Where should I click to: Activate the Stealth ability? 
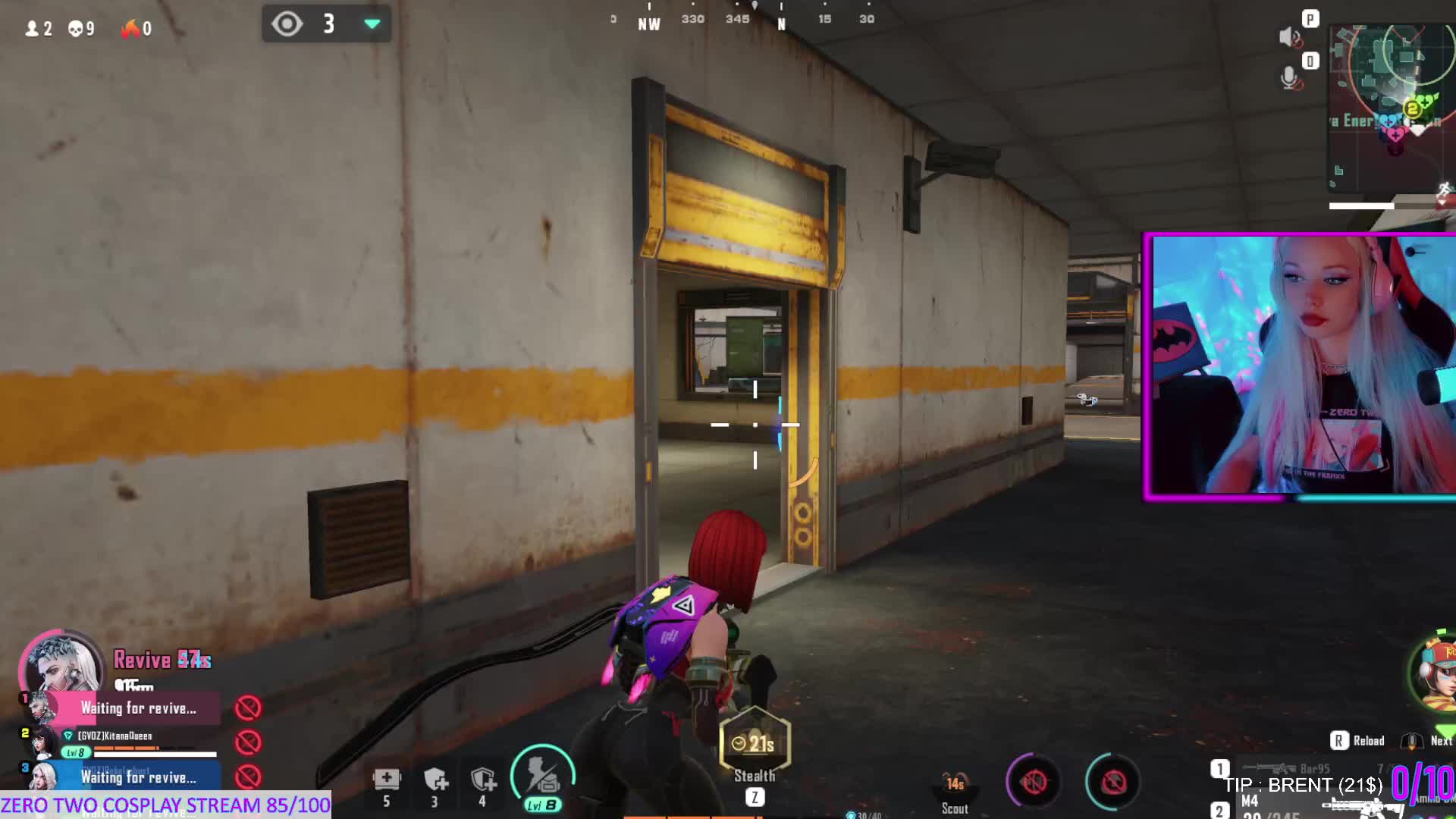(x=755, y=747)
